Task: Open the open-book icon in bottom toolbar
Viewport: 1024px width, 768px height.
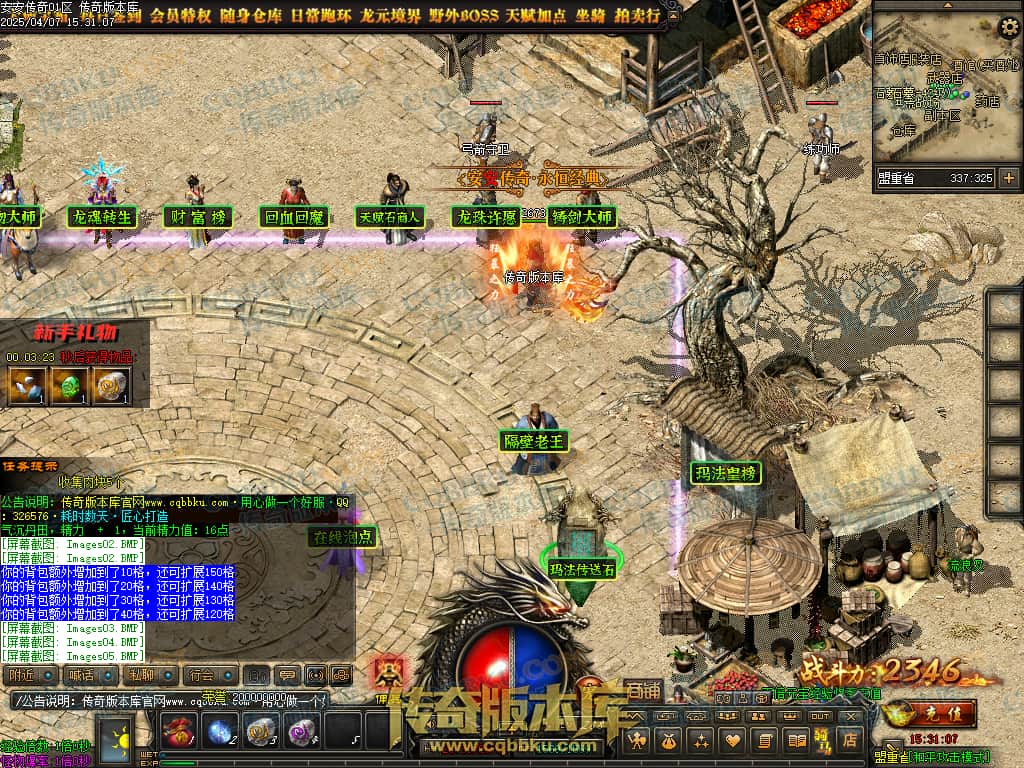Action: (797, 741)
